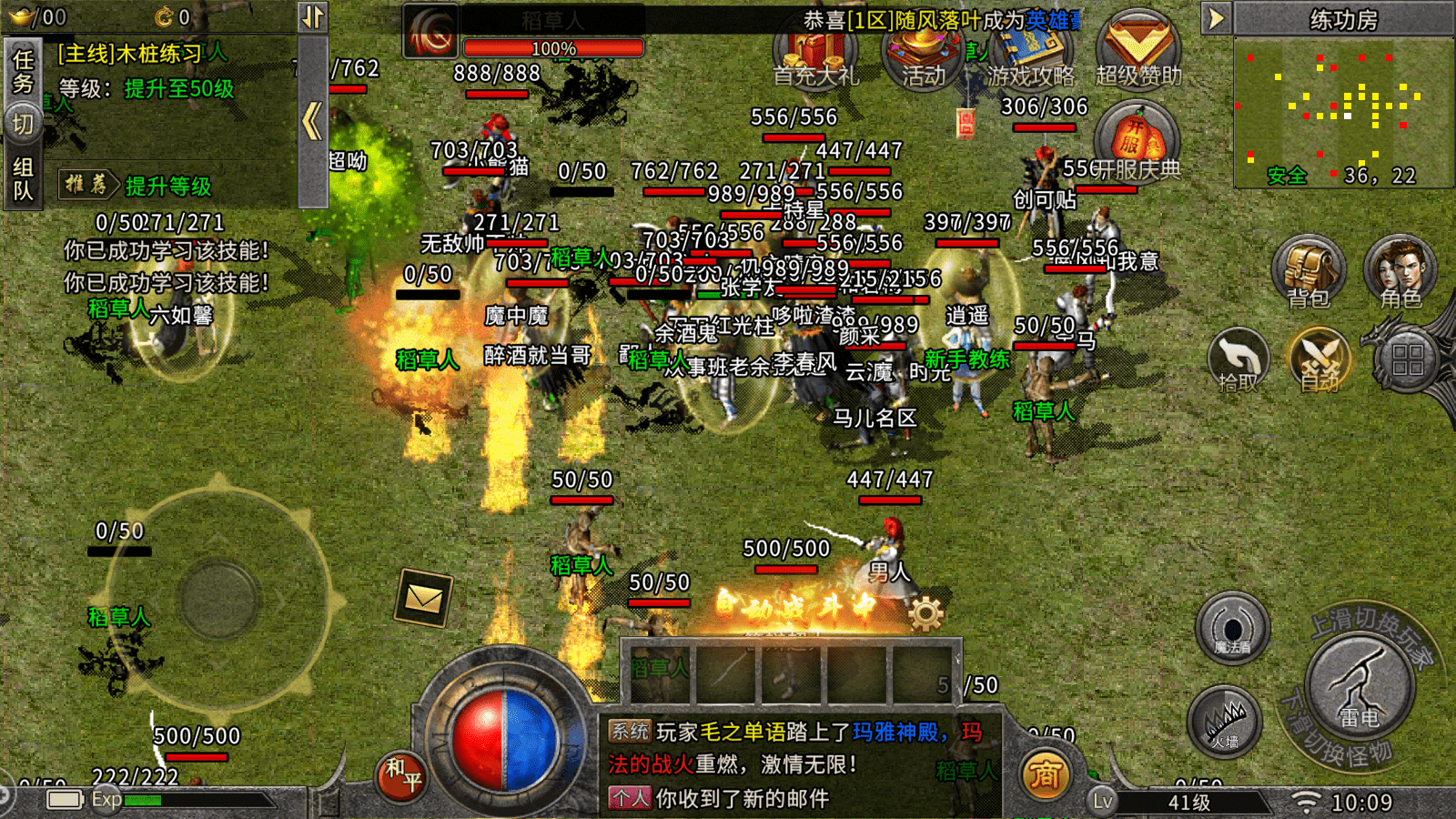The height and width of the screenshot is (819, 1456).
Task: Switch to the 组队 team tab
Action: coord(23,178)
